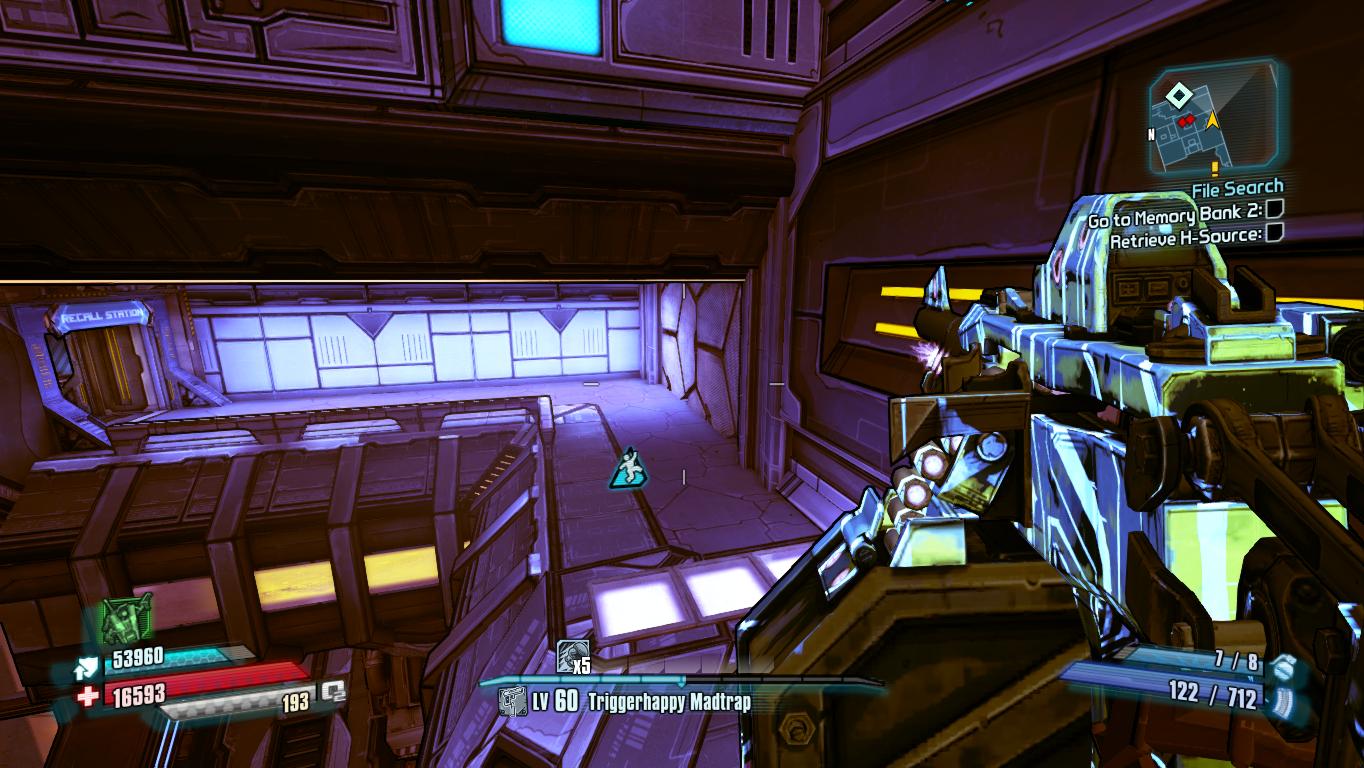Click the Claptrap character portrait icon
1364x768 pixels.
coord(127,618)
